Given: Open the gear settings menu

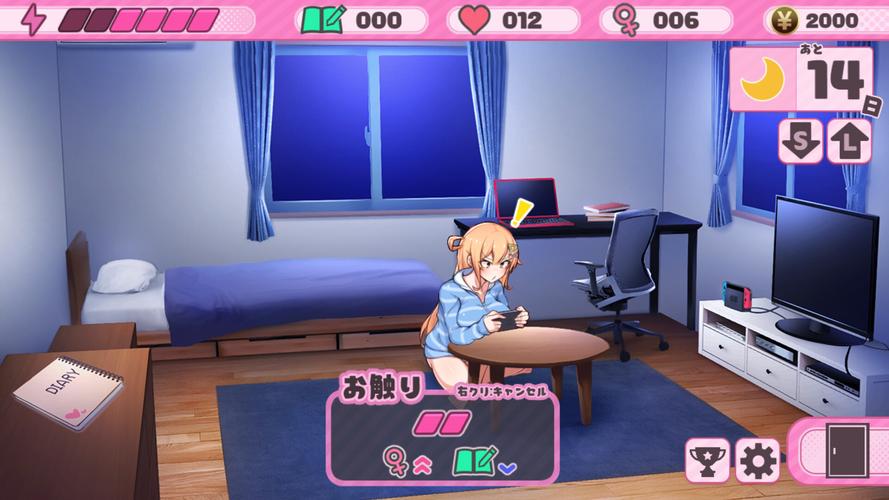Looking at the screenshot, I should tap(757, 460).
